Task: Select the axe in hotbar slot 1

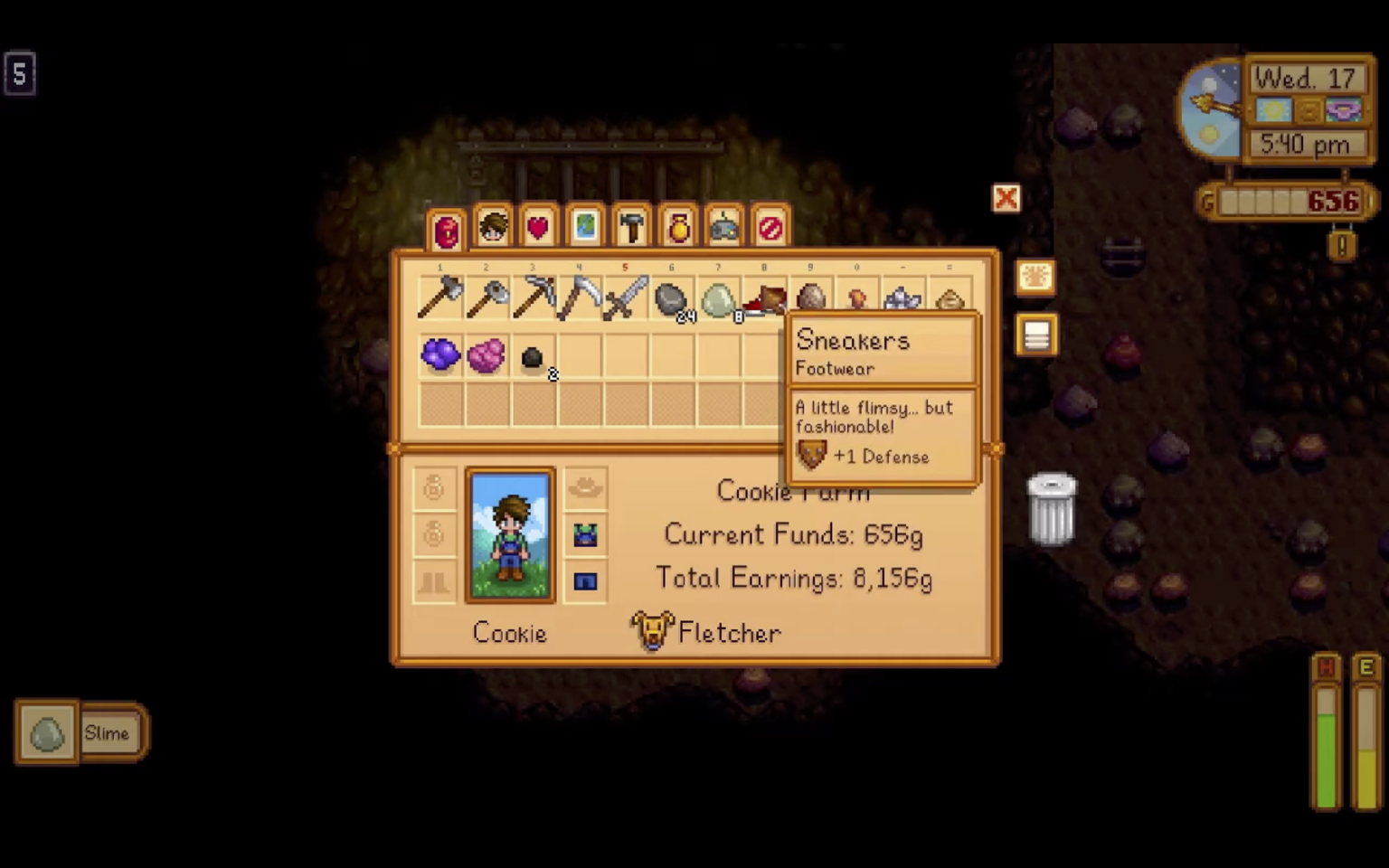Action: (x=439, y=298)
